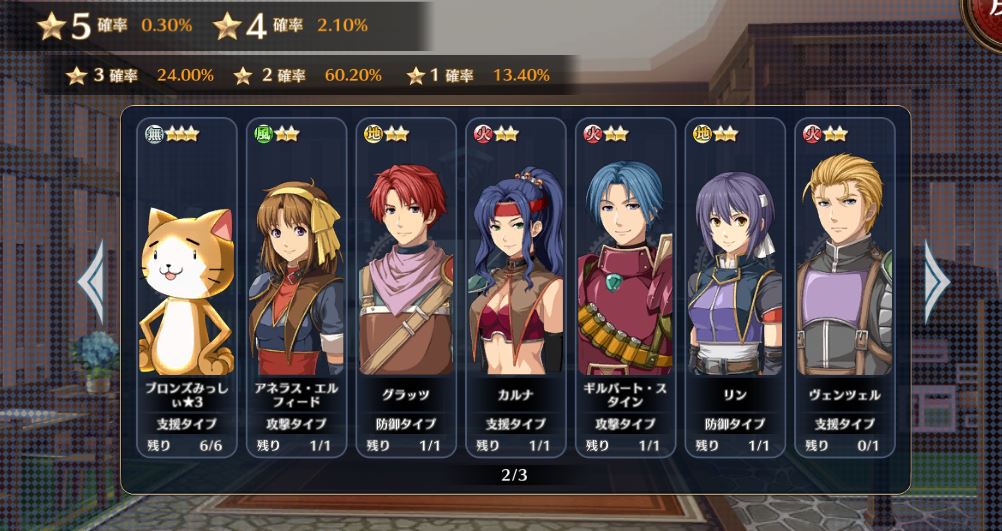Choose the アネラス・エルフィード character card
The height and width of the screenshot is (531, 1002).
tap(296, 288)
